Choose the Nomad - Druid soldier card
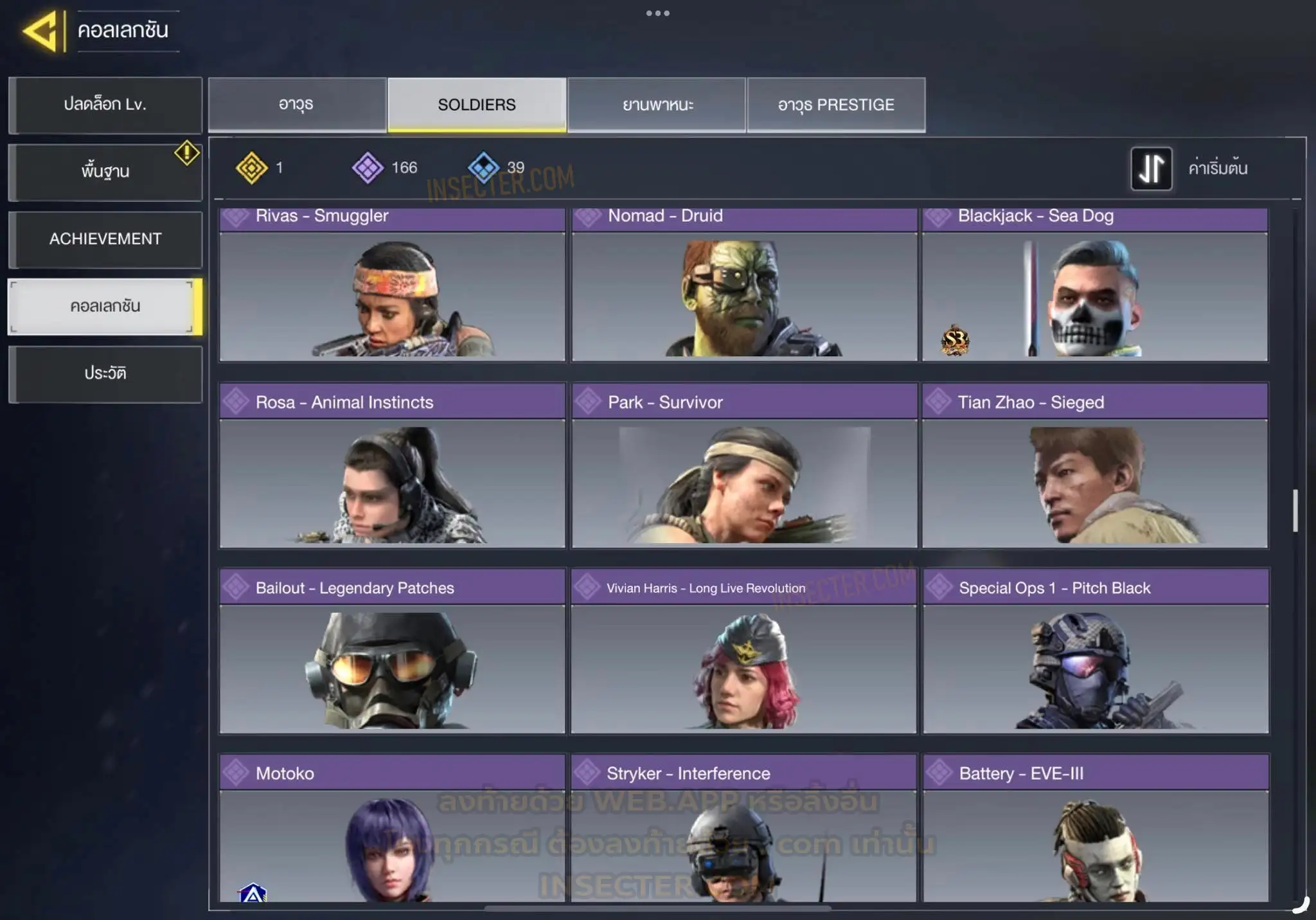Viewport: 1316px width, 920px height. pos(744,286)
